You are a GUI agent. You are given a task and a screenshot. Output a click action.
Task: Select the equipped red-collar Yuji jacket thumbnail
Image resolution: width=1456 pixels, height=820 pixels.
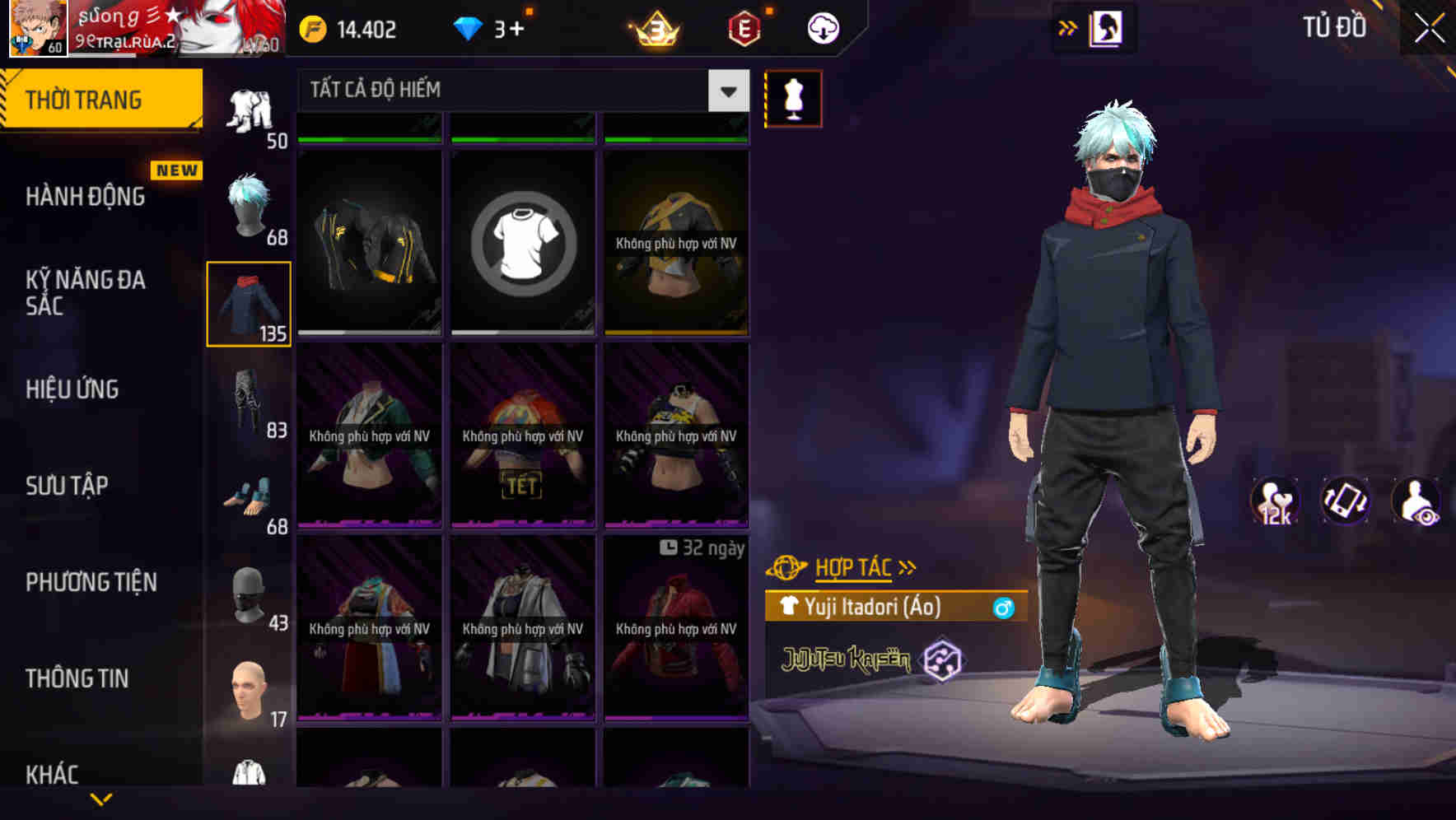[249, 304]
